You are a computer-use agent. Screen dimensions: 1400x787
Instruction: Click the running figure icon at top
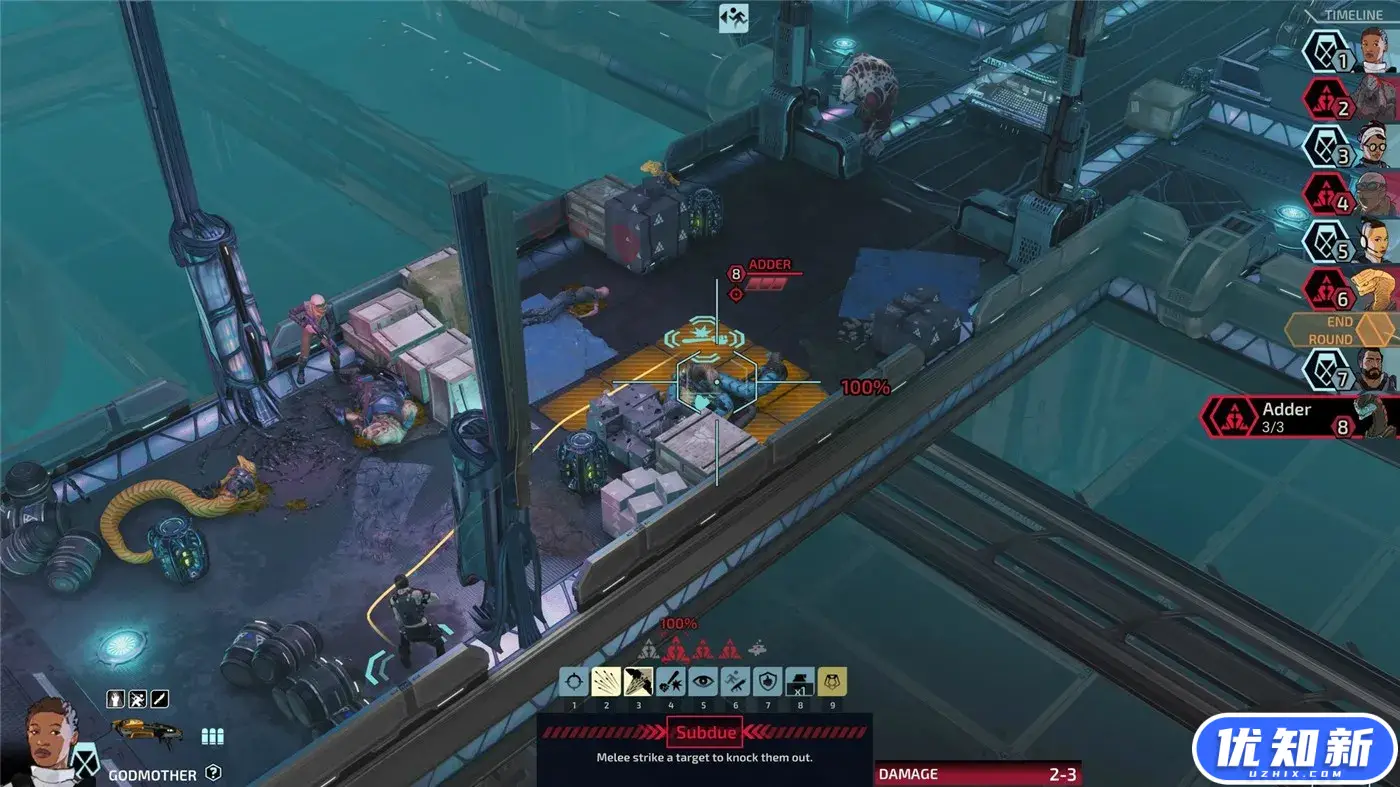[734, 18]
